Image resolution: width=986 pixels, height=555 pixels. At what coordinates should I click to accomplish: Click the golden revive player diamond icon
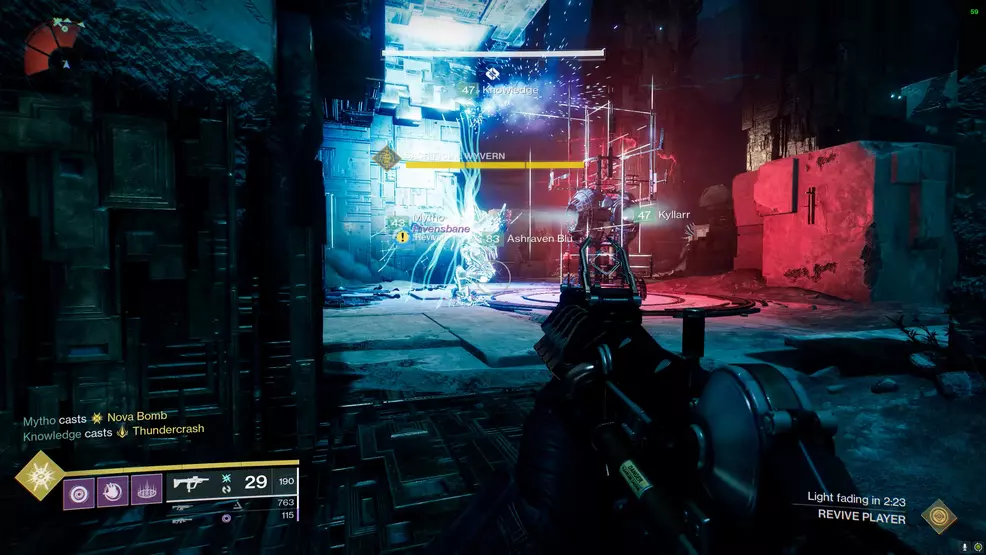point(937,515)
